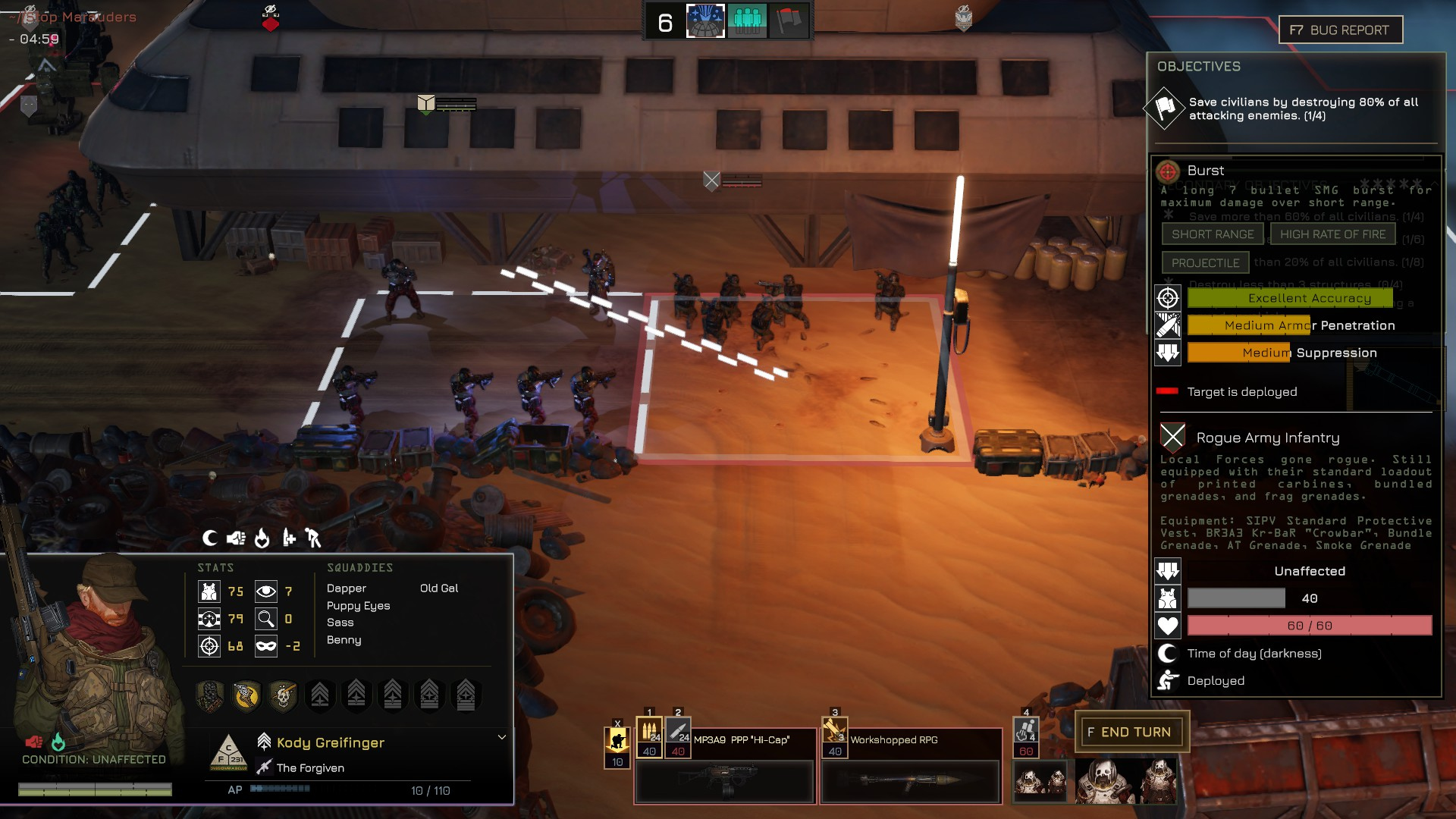Click the HIGH RATE OF FIRE tag
The height and width of the screenshot is (819, 1456).
1332,234
